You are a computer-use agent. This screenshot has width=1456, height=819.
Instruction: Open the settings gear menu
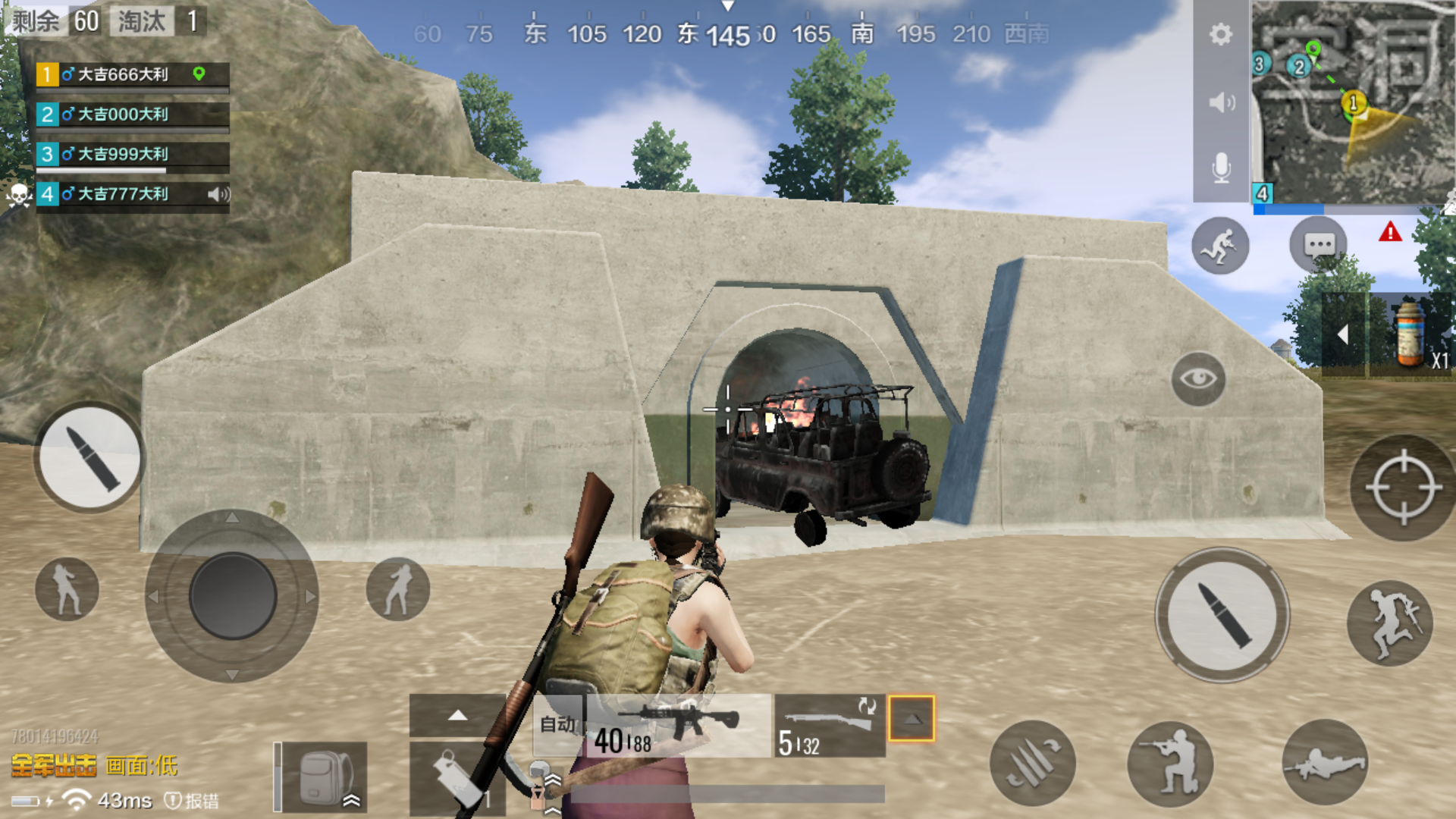1220,35
